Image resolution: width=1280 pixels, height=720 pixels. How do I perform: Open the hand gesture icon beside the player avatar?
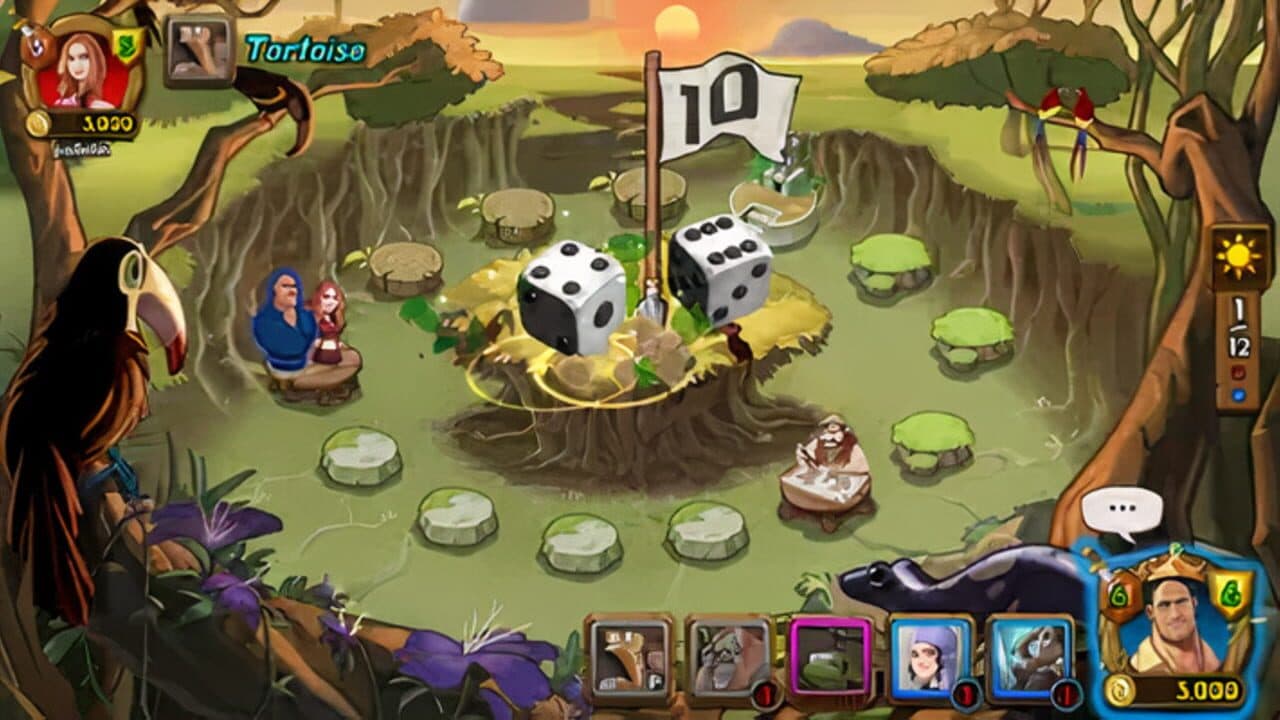(x=196, y=46)
